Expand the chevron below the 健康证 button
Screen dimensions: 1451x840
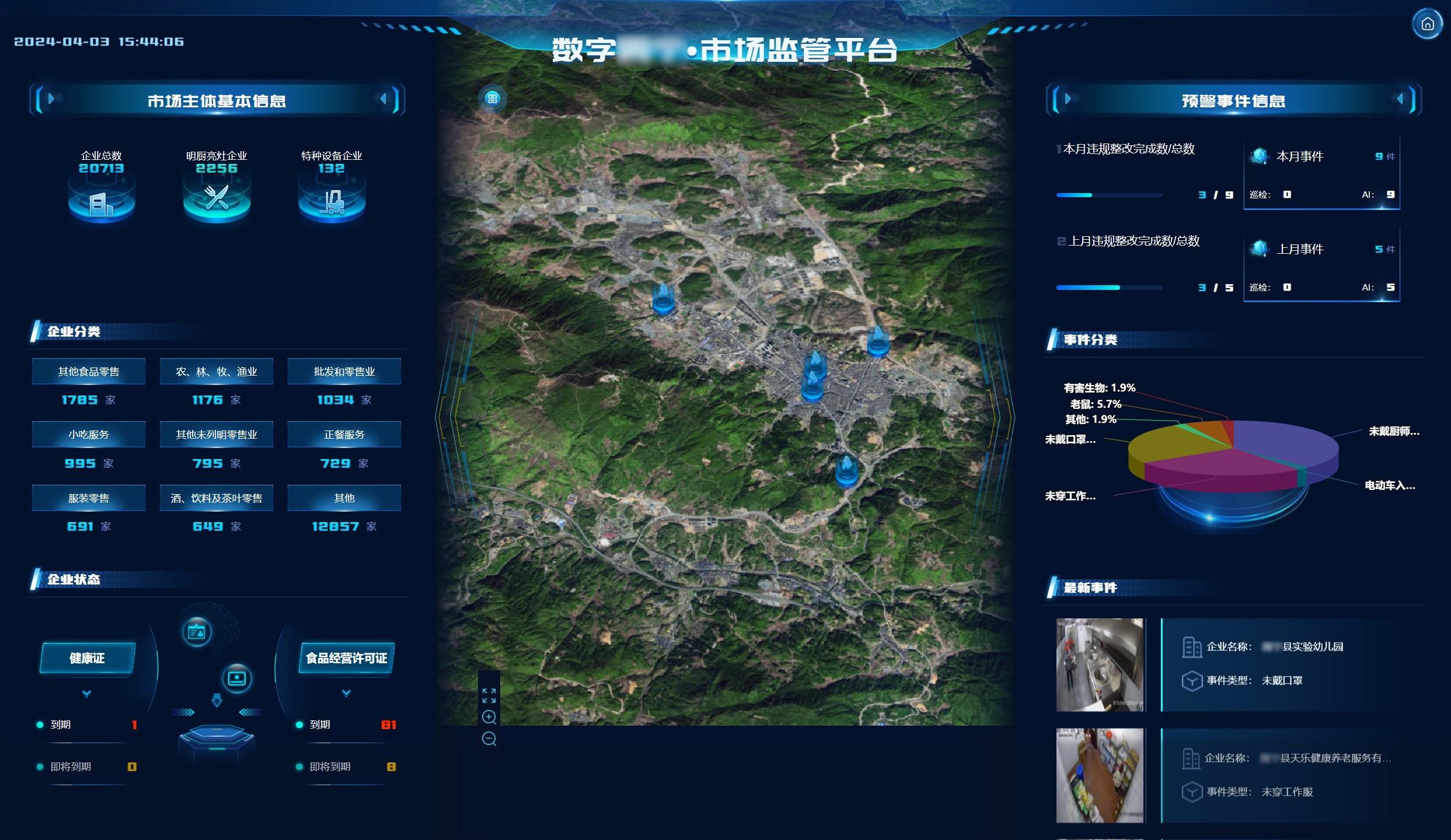(x=88, y=695)
